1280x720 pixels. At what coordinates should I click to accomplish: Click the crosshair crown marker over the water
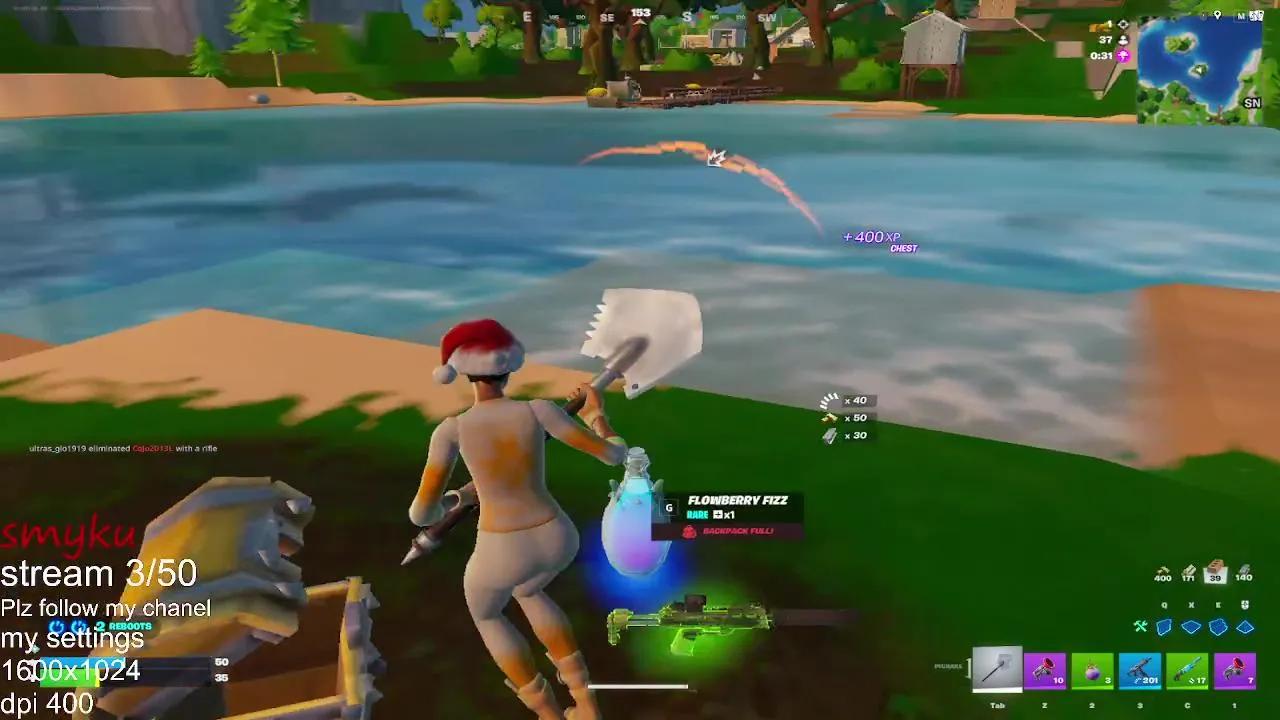tap(714, 158)
